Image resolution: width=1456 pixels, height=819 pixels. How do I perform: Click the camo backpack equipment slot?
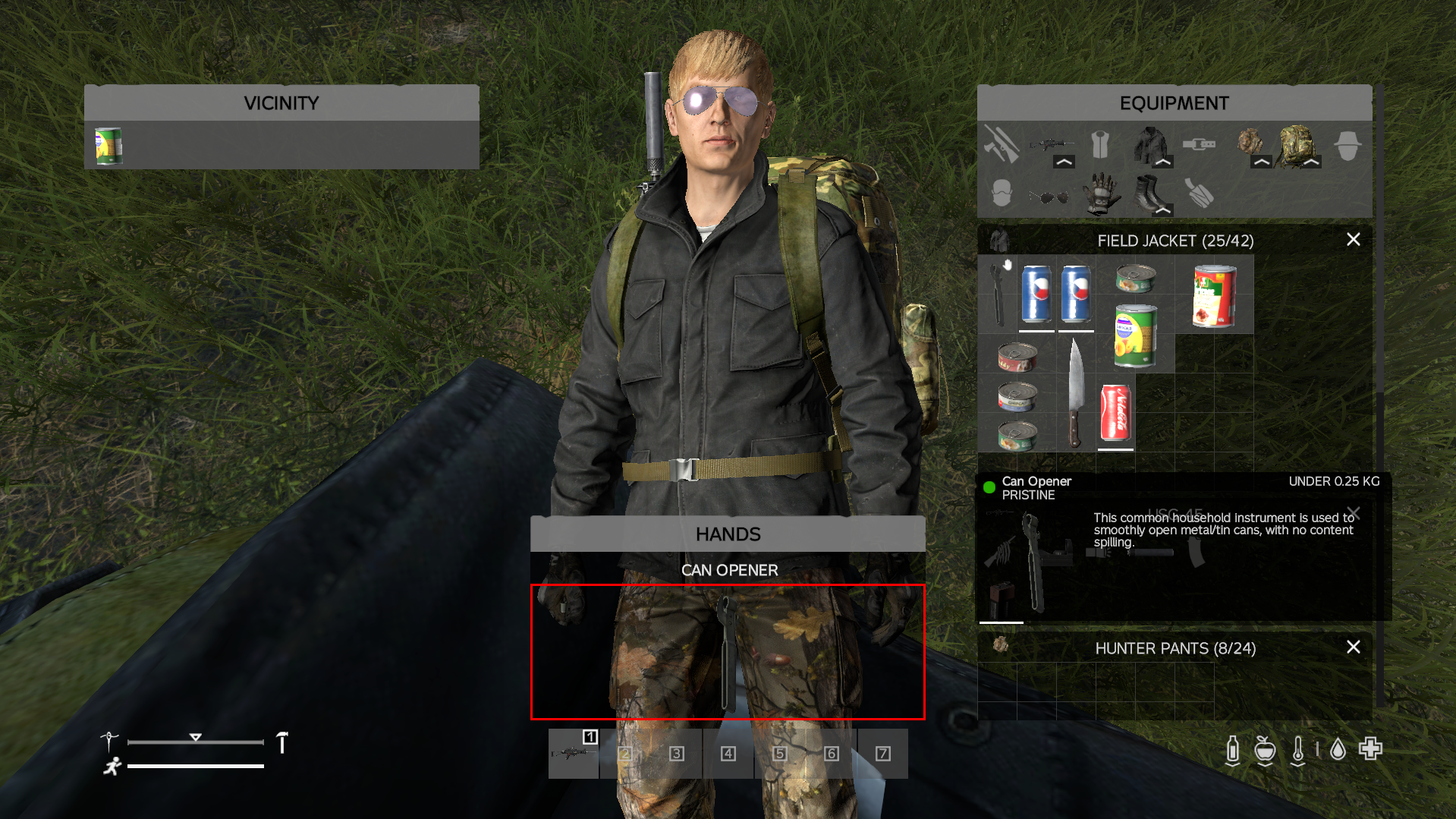1297,143
